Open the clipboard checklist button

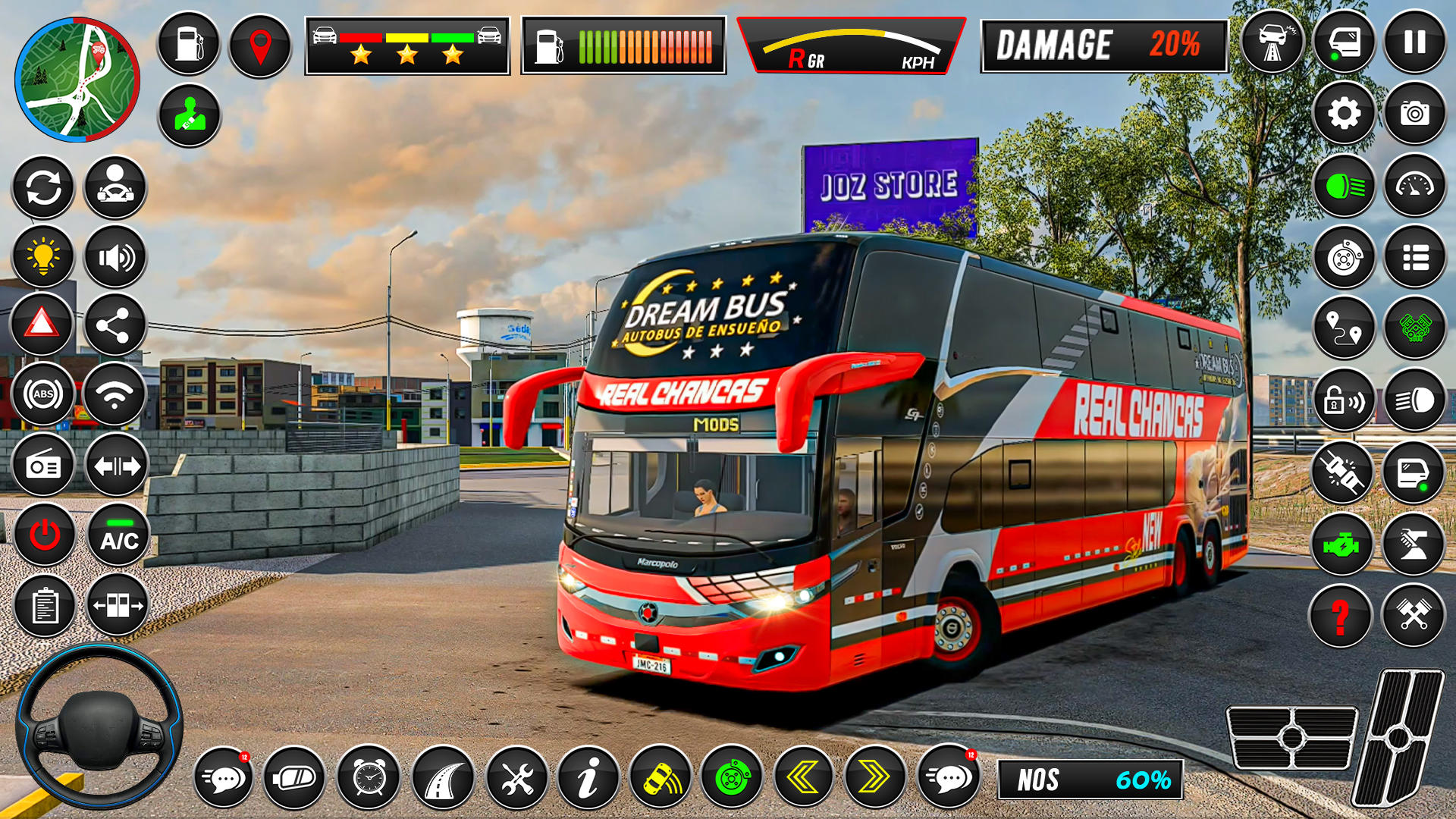(45, 606)
